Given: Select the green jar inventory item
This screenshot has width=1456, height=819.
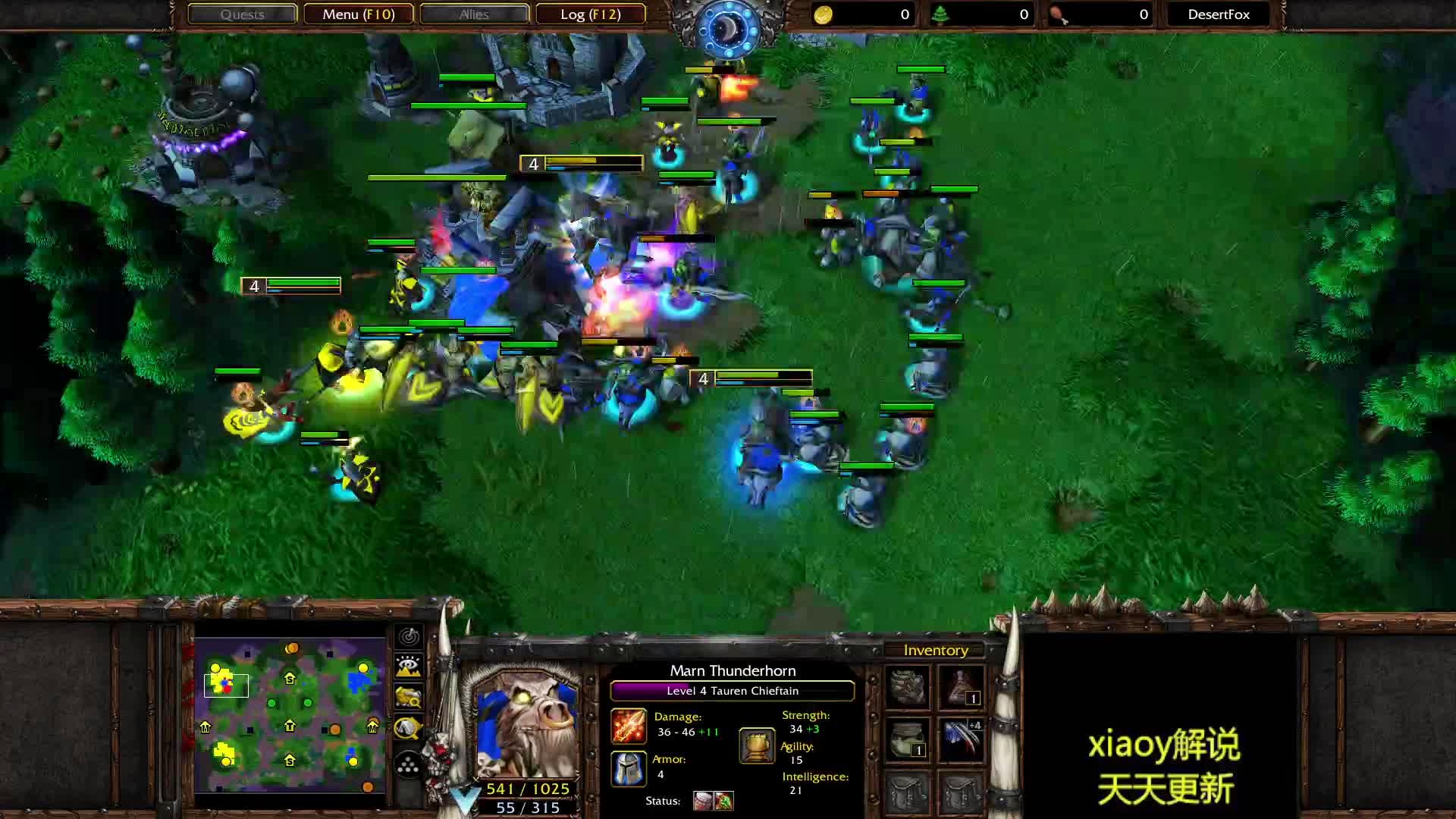Looking at the screenshot, I should [908, 739].
